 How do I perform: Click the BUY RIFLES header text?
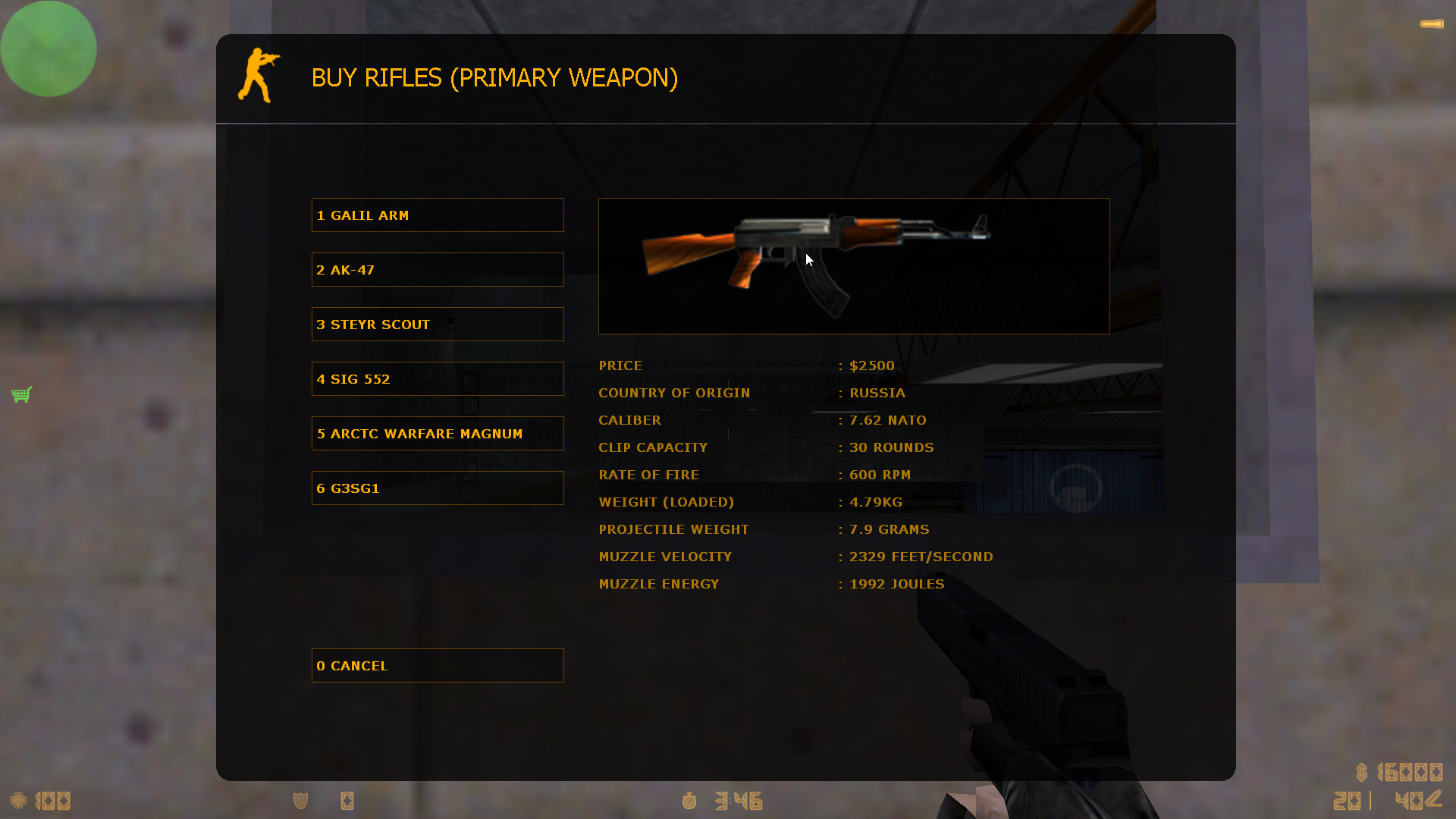point(494,78)
